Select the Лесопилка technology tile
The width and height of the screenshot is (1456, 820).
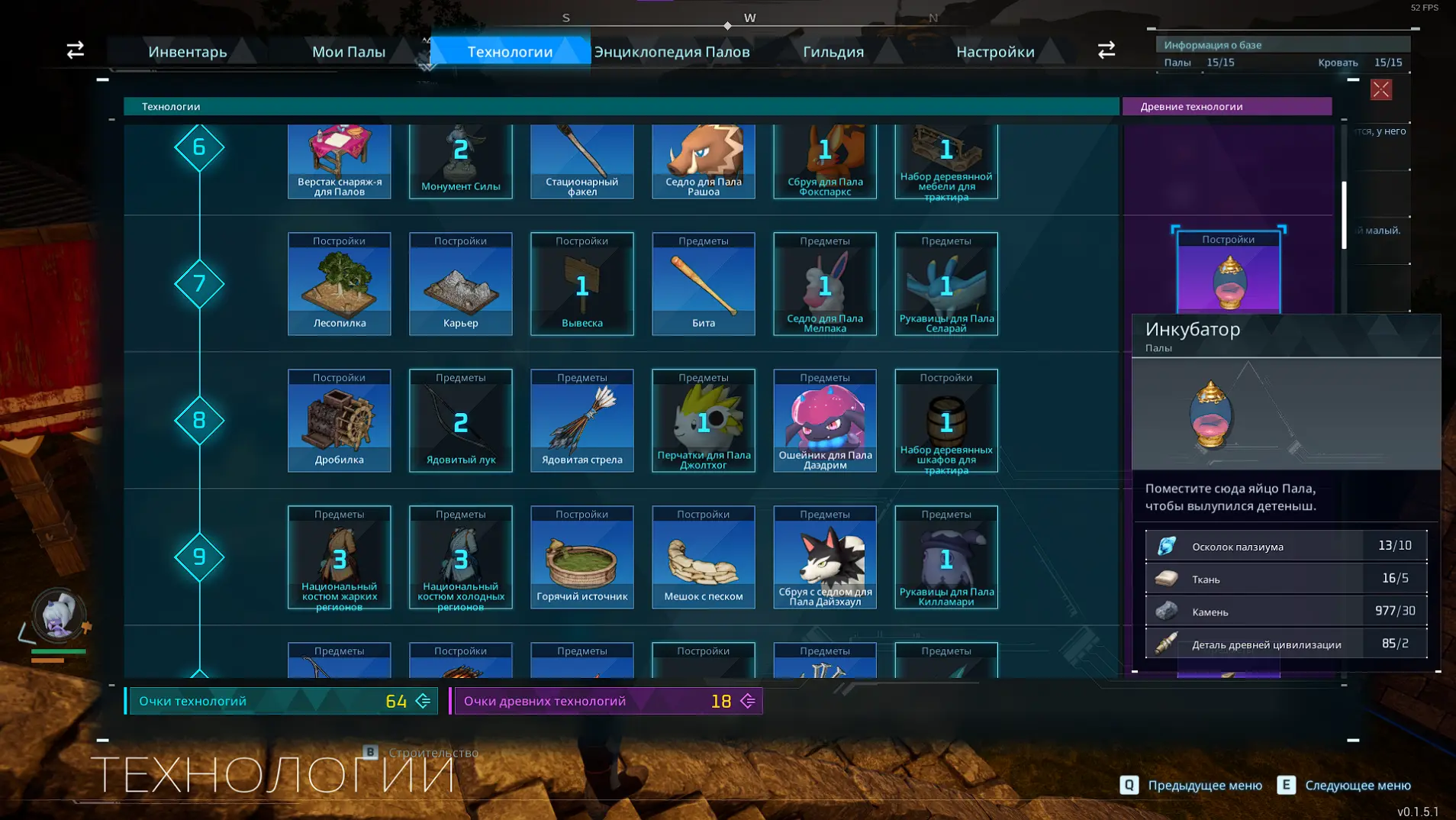tap(340, 284)
